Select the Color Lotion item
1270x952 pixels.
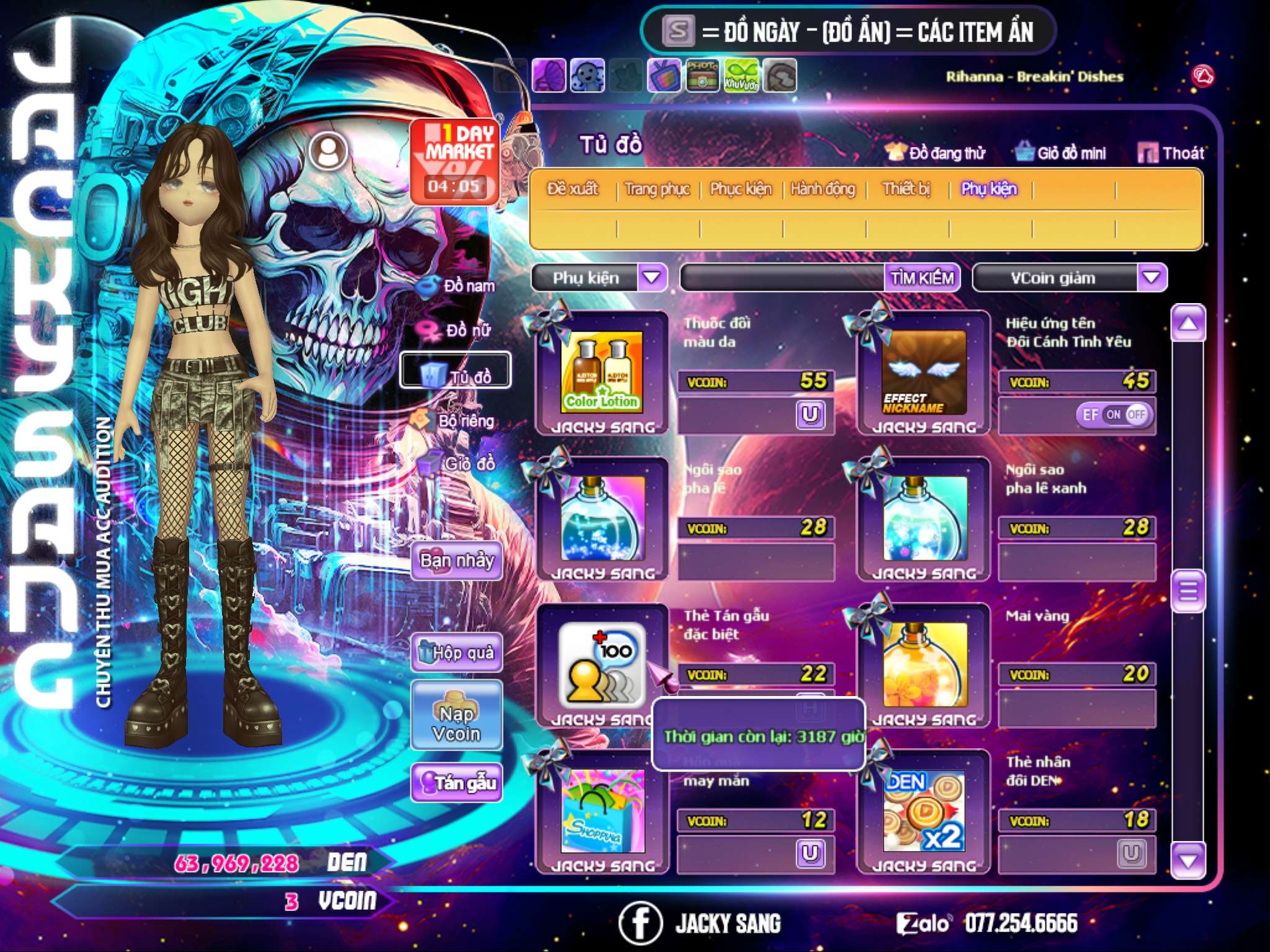click(x=602, y=372)
